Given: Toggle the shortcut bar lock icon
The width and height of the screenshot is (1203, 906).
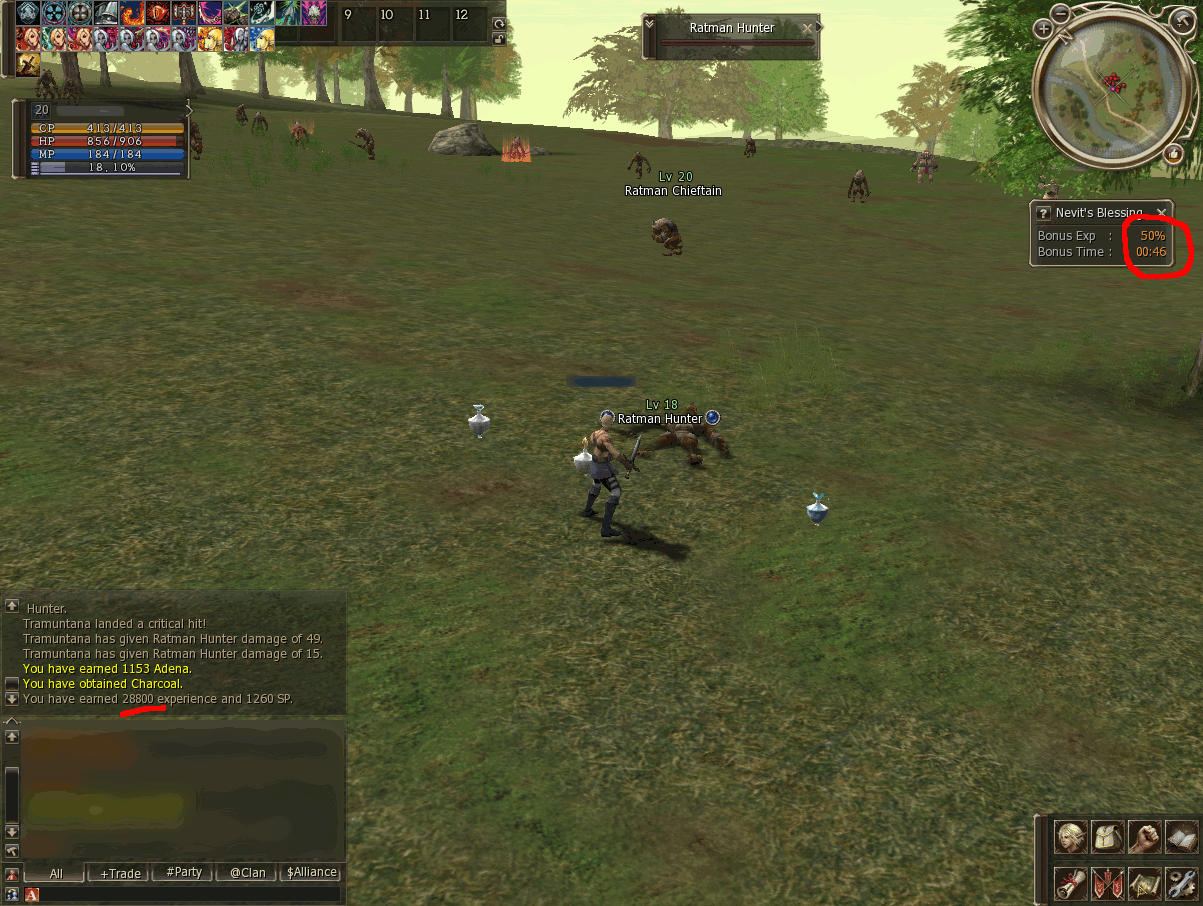Looking at the screenshot, I should point(499,38).
